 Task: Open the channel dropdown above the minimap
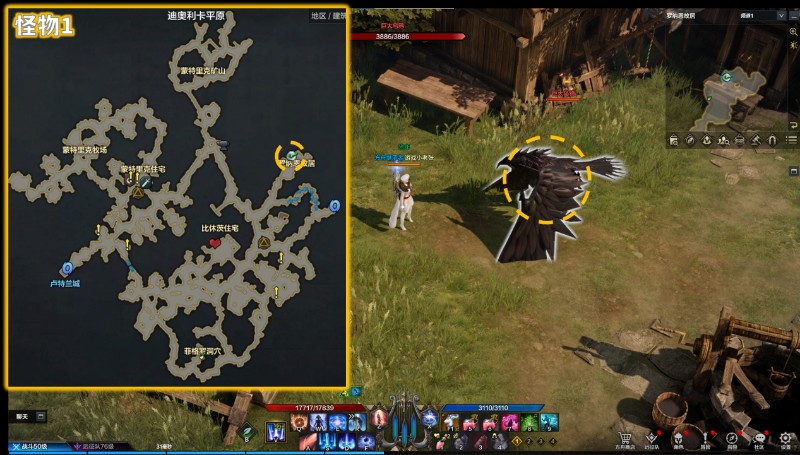[x=760, y=16]
